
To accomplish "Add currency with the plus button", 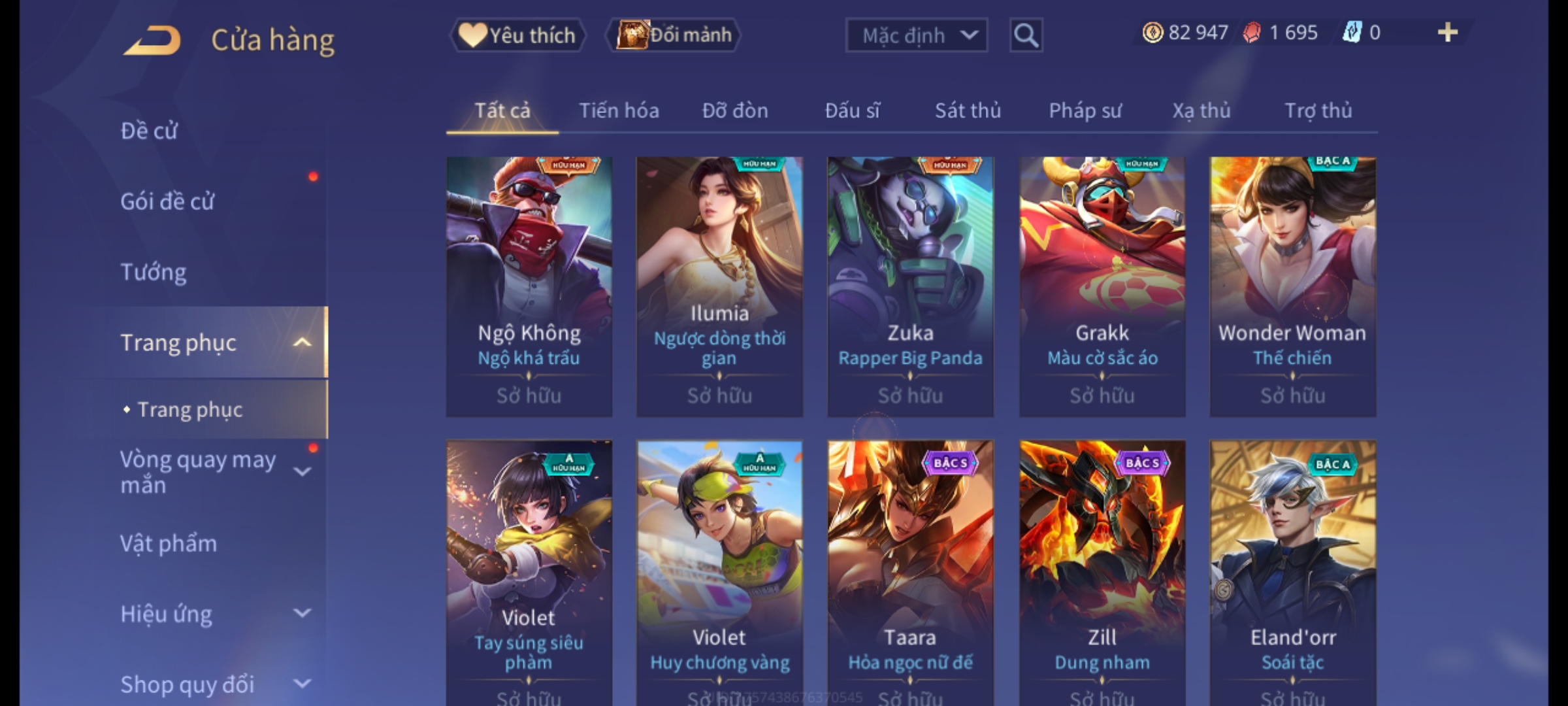I will click(x=1448, y=33).
